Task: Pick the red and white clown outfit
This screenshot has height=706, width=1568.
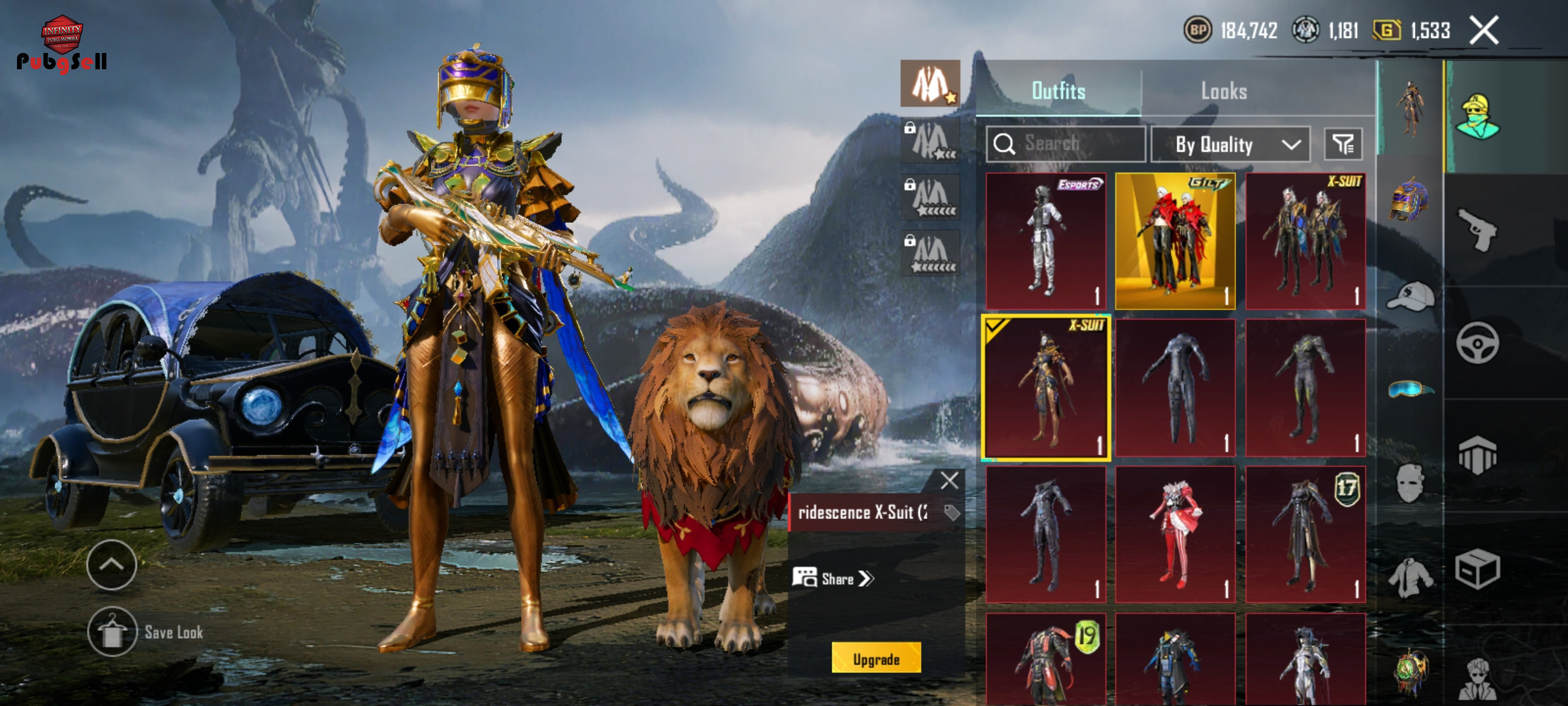Action: point(1175,534)
